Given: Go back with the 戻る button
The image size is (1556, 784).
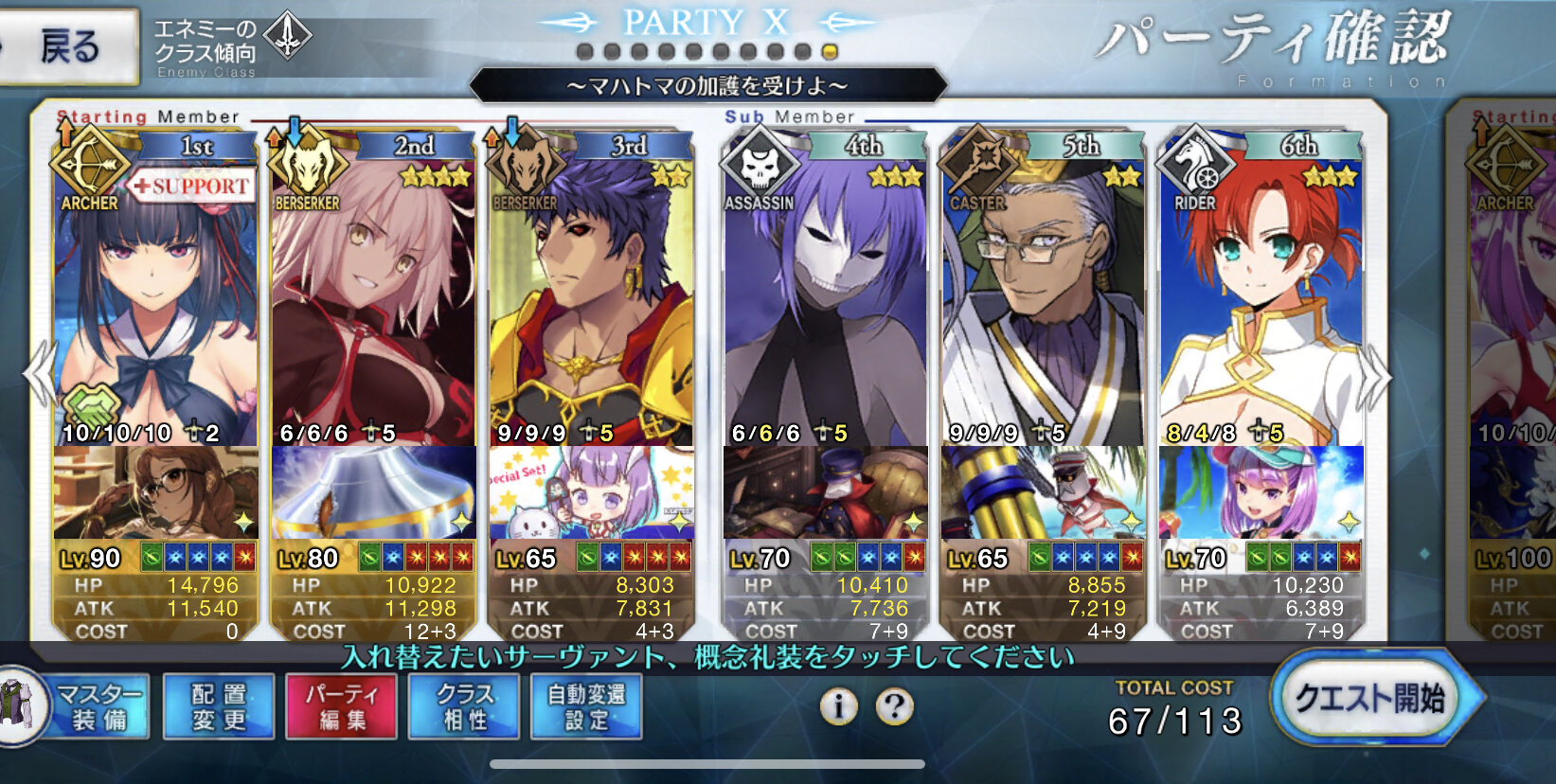Looking at the screenshot, I should [x=68, y=45].
